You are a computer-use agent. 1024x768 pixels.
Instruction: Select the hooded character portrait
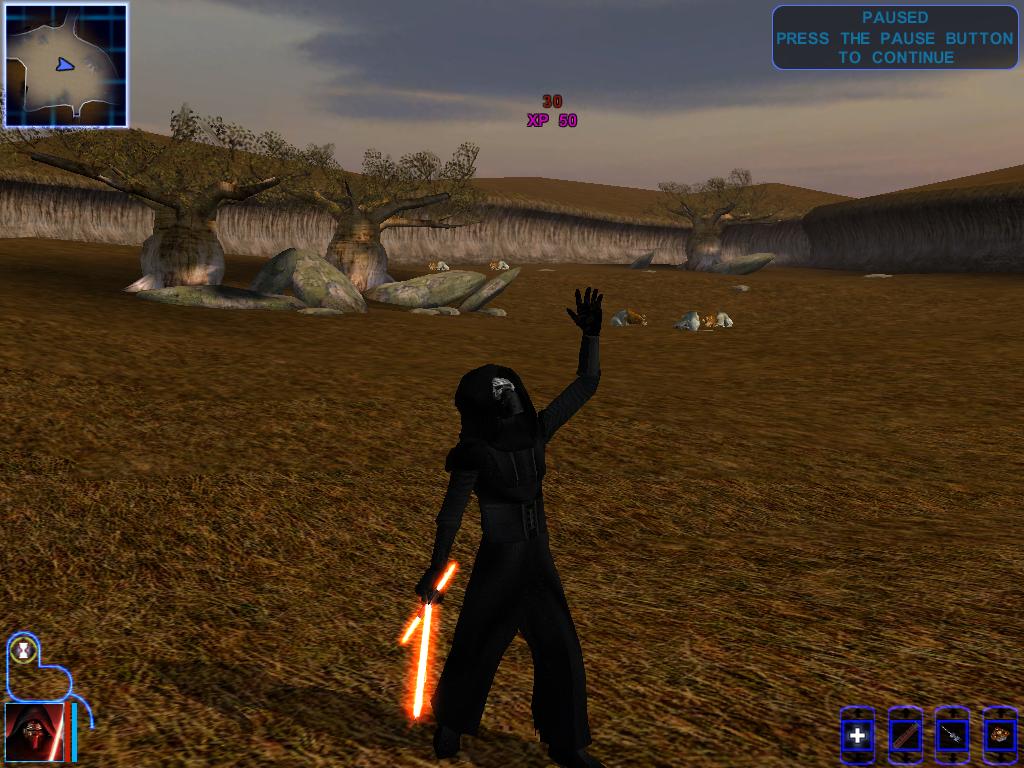(35, 733)
